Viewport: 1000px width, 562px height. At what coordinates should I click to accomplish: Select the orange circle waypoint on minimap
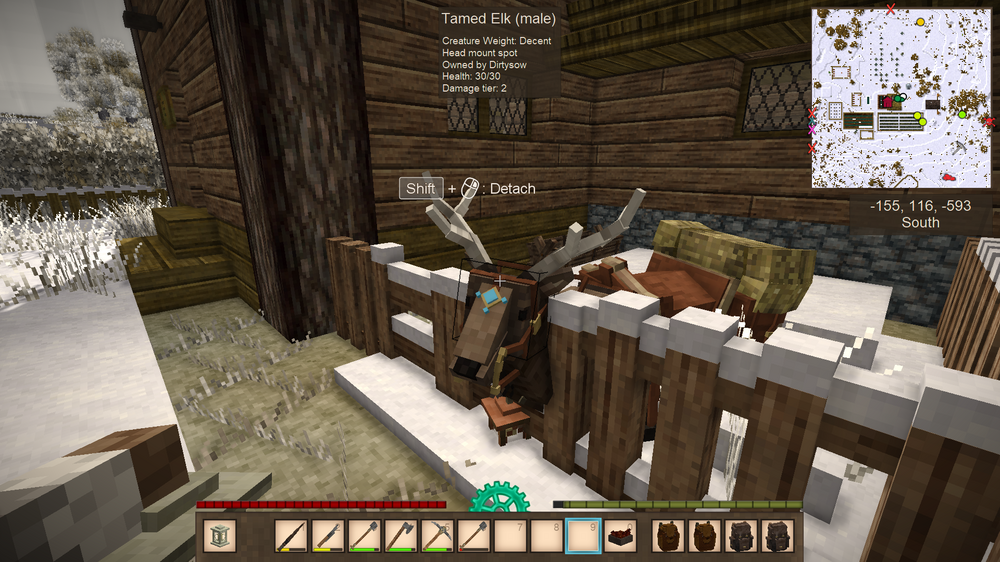pos(921,21)
